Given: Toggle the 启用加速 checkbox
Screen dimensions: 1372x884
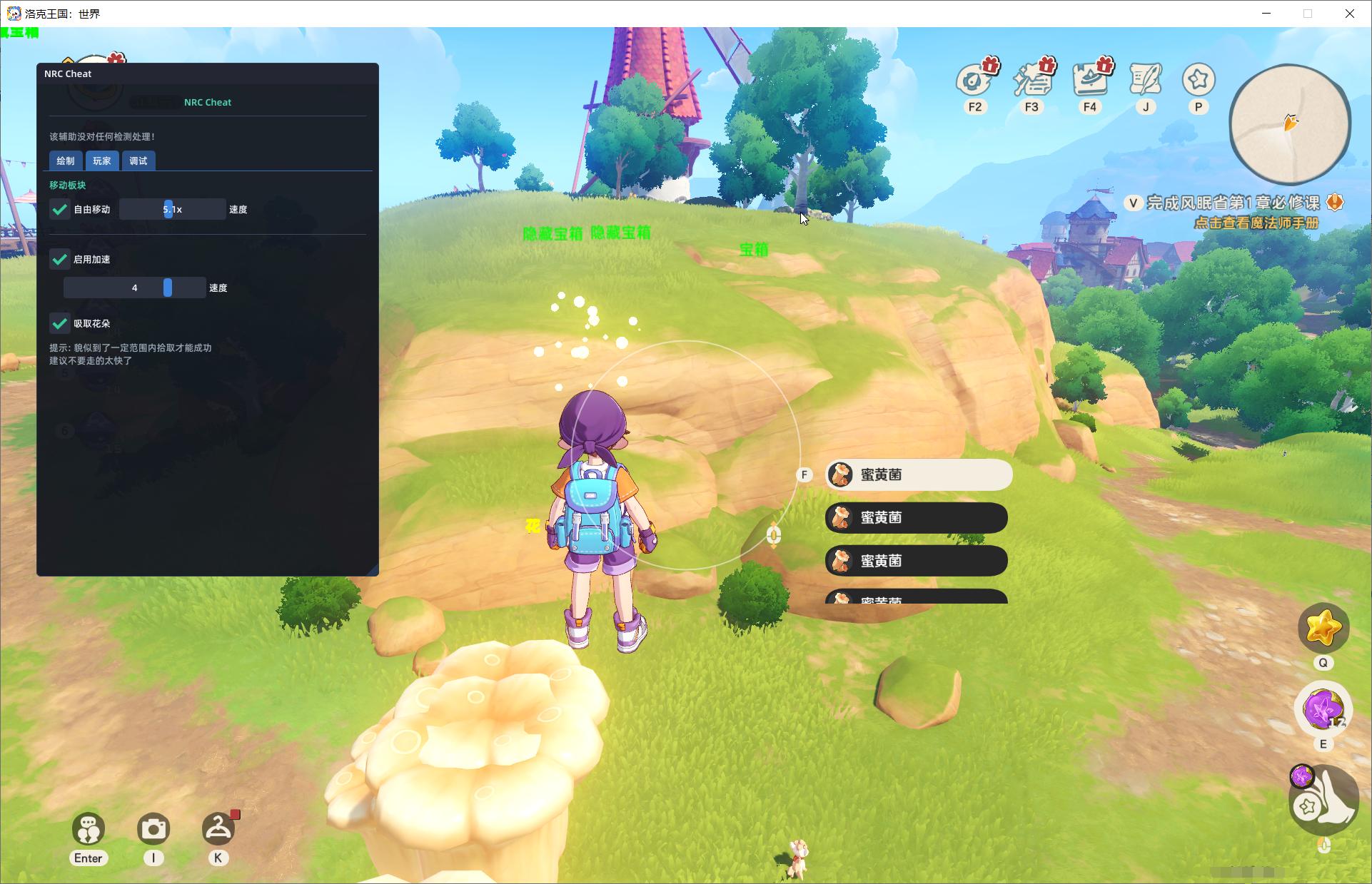Looking at the screenshot, I should (x=60, y=259).
